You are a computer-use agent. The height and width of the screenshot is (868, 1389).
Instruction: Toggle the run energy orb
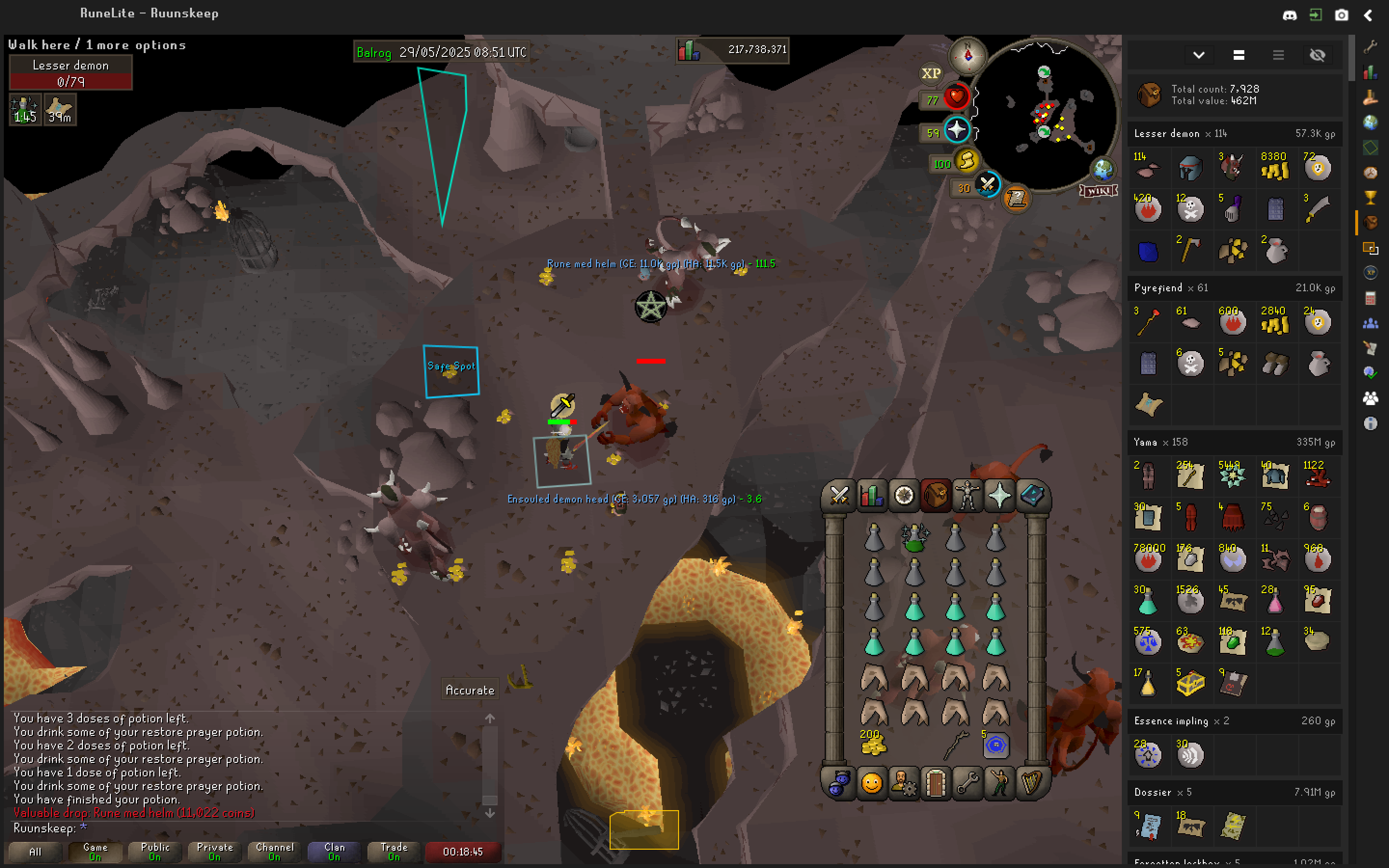pyautogui.click(x=967, y=162)
